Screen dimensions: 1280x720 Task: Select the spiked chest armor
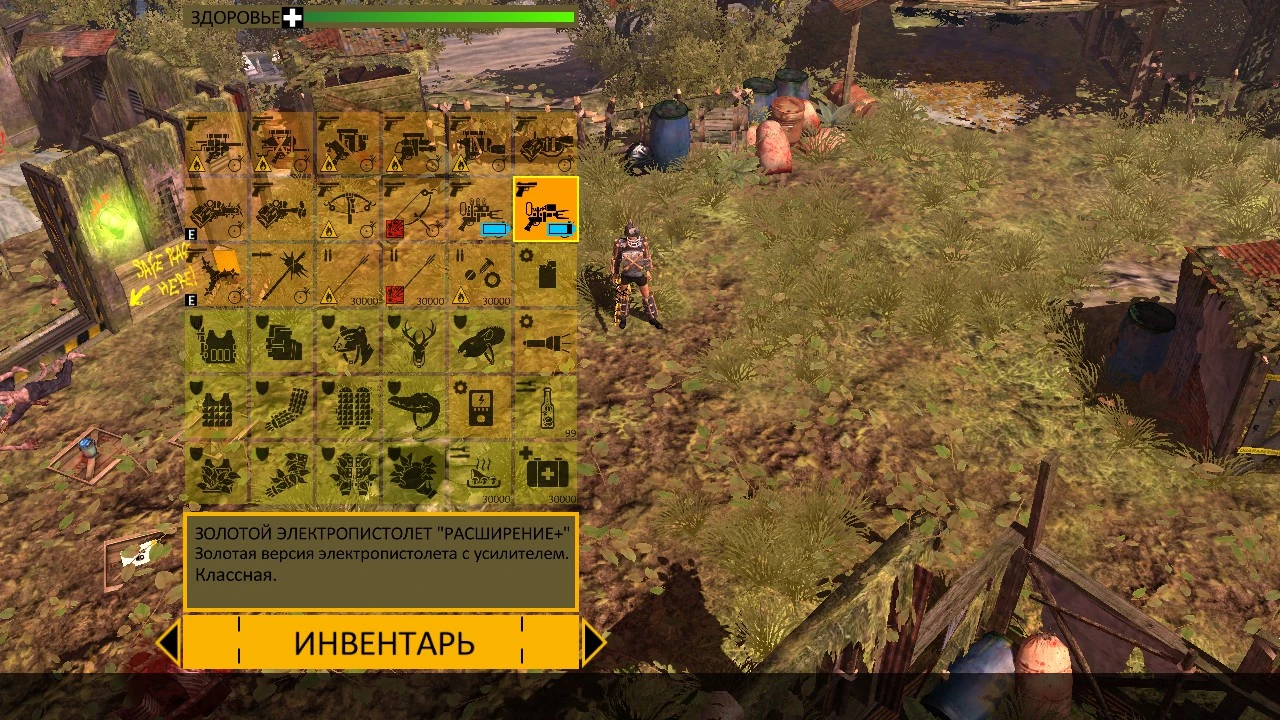(x=213, y=410)
